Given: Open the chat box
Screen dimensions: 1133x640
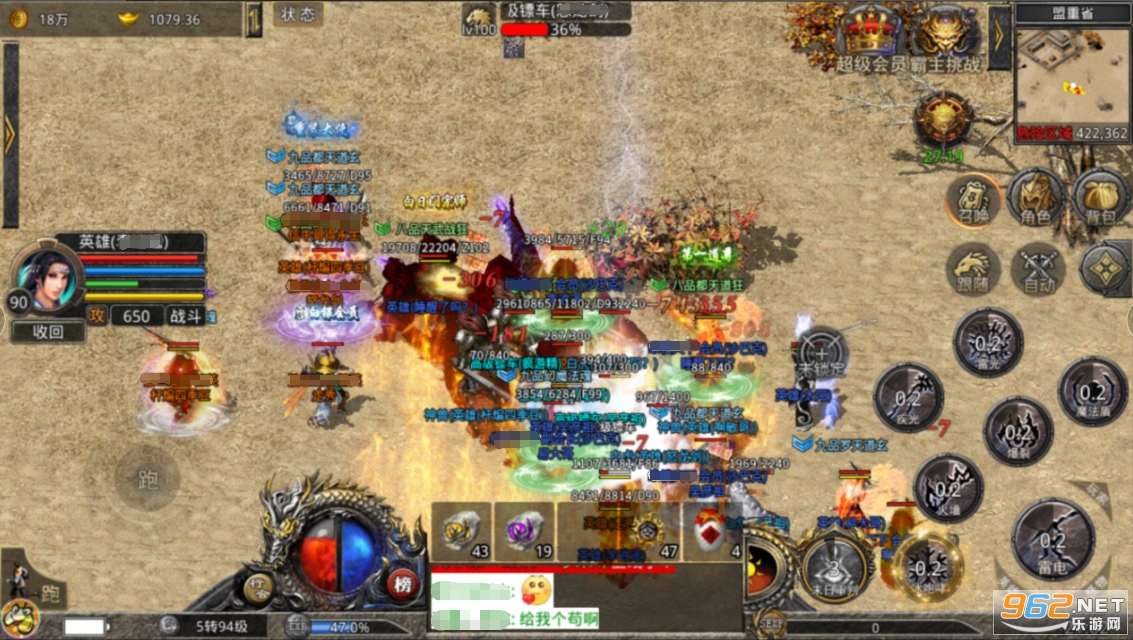Looking at the screenshot, I should (x=585, y=602).
